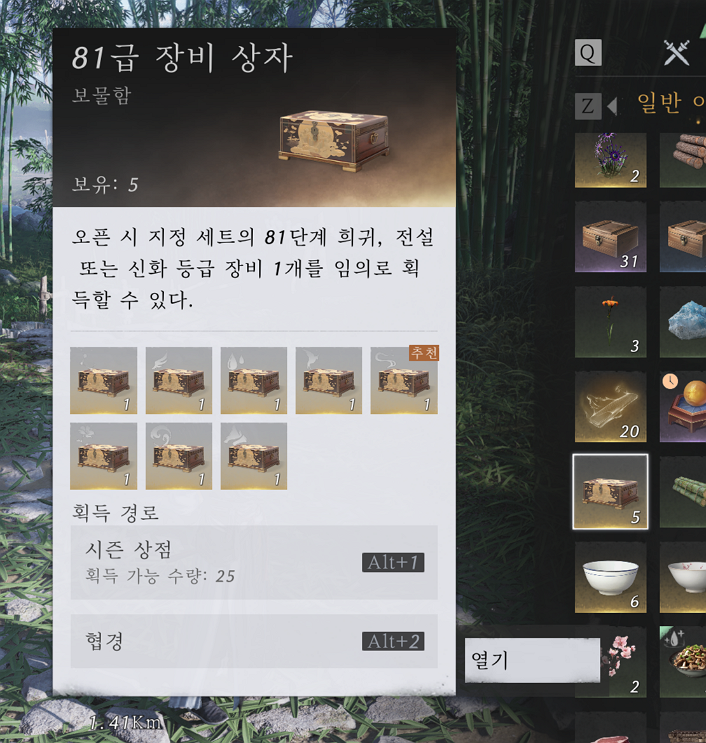
Task: Open the crossed swords inventory tab
Action: coord(677,53)
